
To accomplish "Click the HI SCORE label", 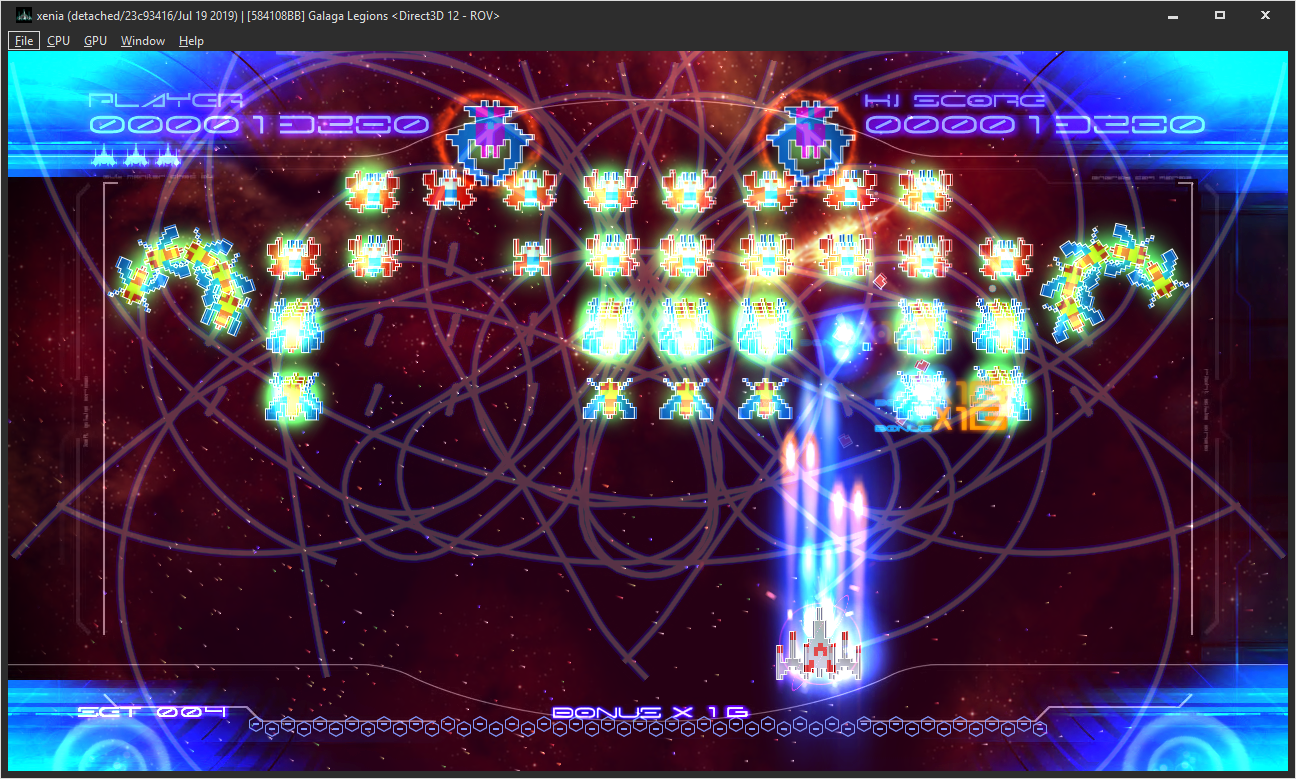I will [x=955, y=98].
